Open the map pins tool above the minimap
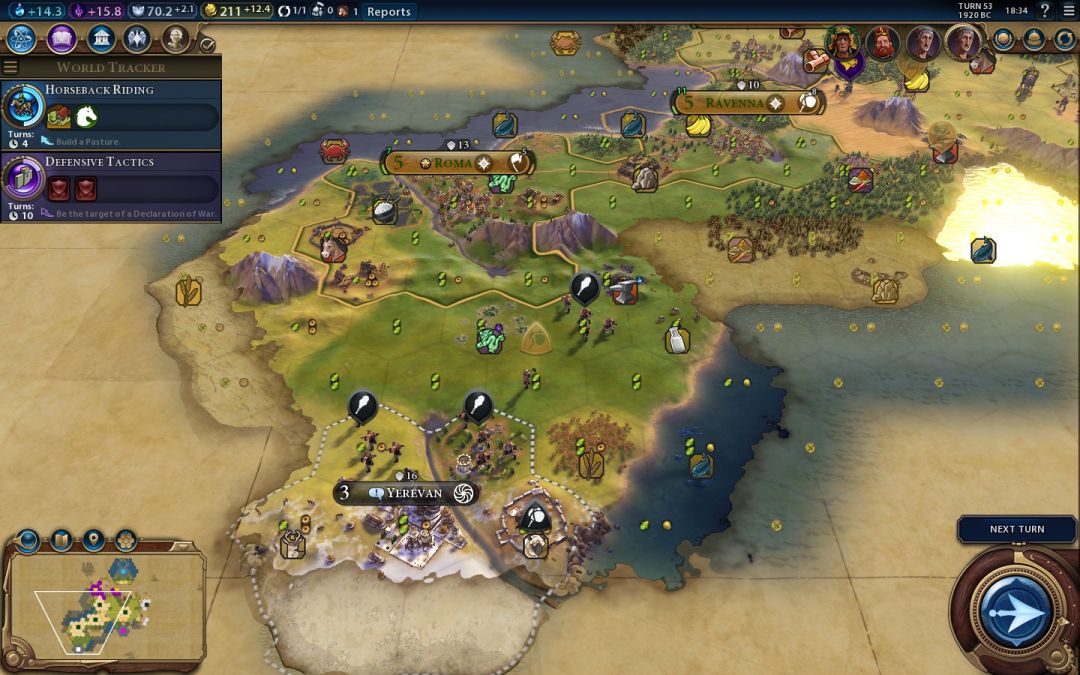Image resolution: width=1080 pixels, height=675 pixels. click(x=93, y=541)
